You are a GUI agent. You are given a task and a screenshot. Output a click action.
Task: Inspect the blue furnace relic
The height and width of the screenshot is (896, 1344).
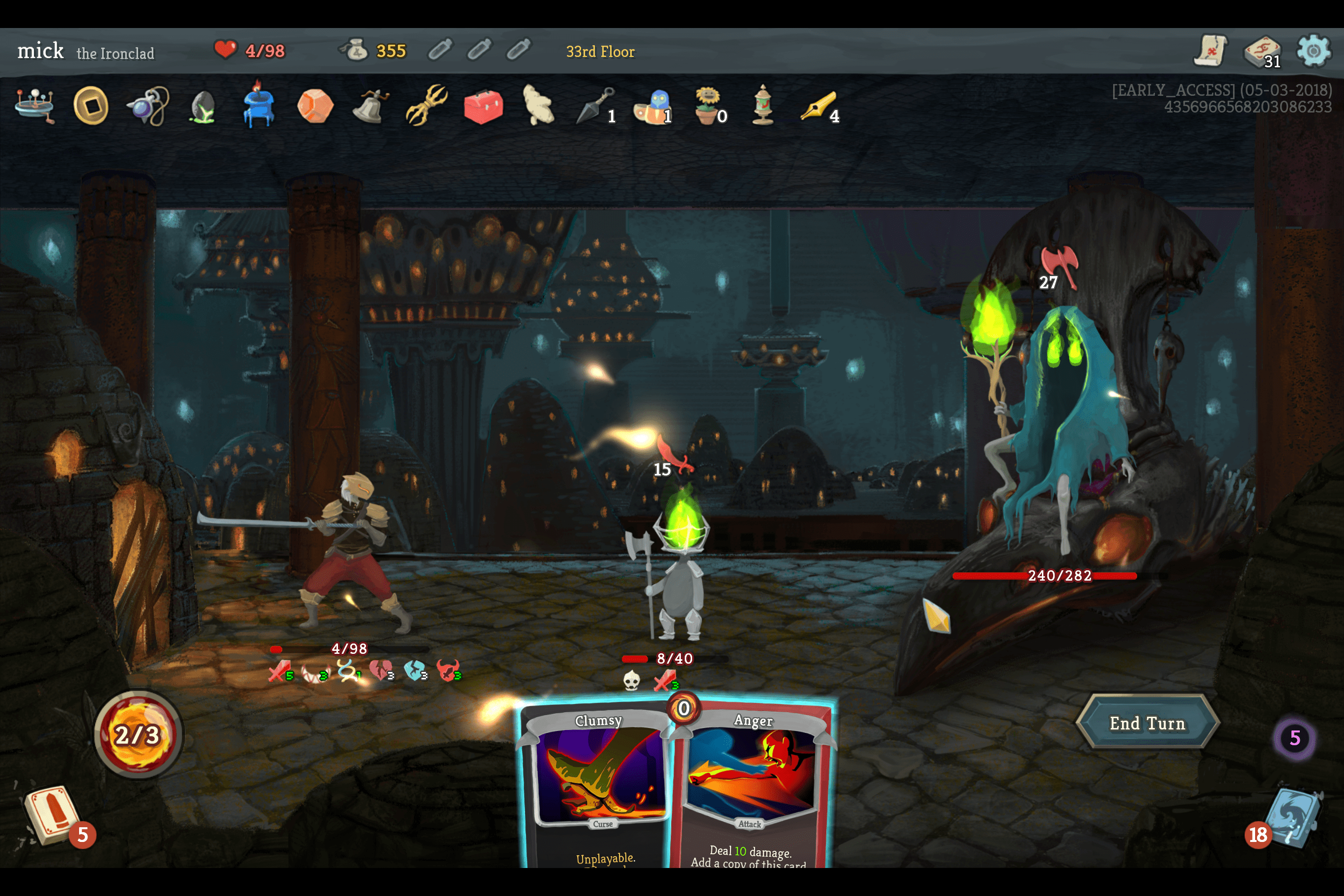(x=258, y=105)
